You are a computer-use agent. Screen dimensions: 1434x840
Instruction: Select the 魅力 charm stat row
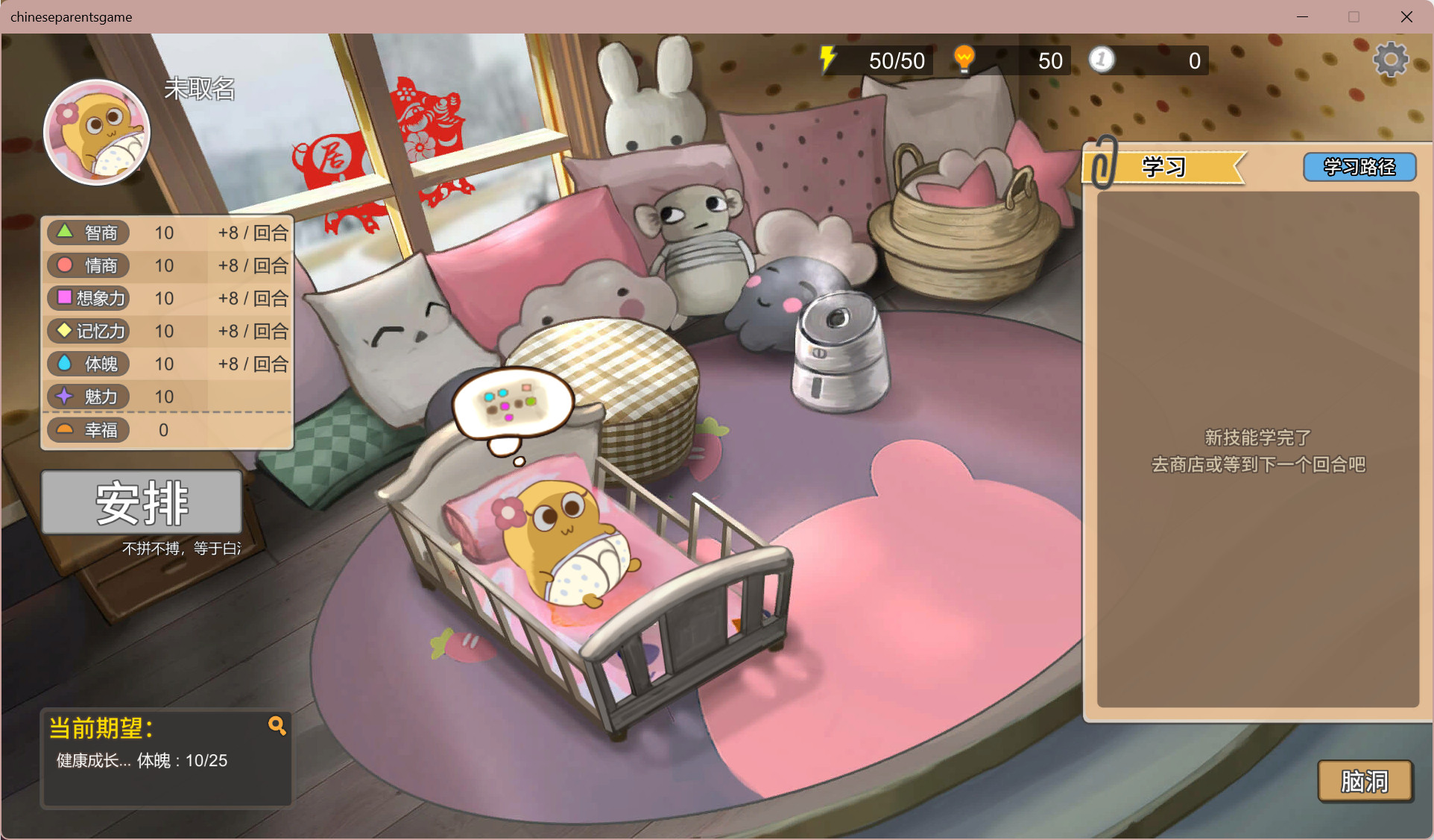point(167,397)
